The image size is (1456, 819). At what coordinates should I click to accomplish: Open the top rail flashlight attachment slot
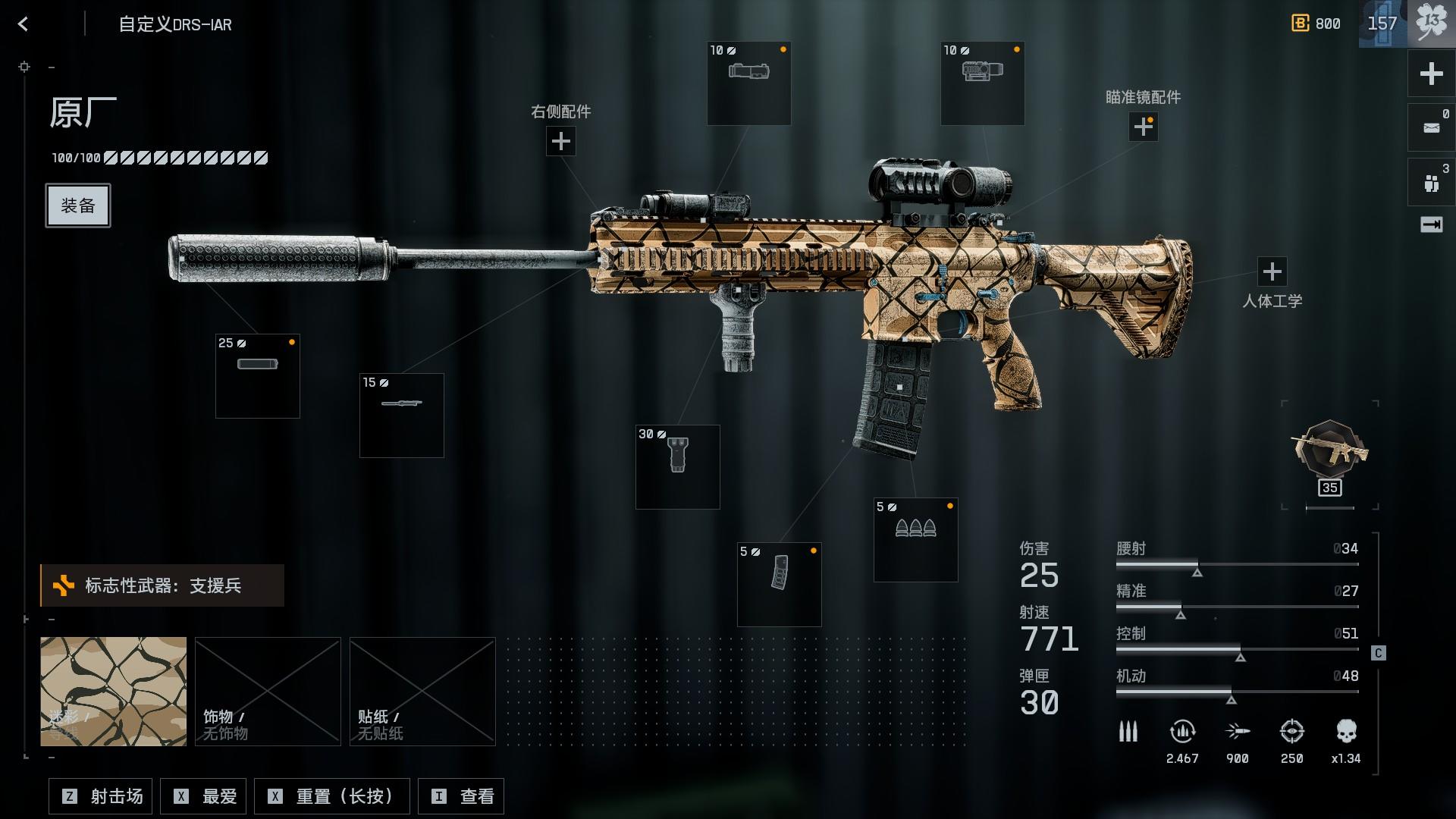point(749,83)
